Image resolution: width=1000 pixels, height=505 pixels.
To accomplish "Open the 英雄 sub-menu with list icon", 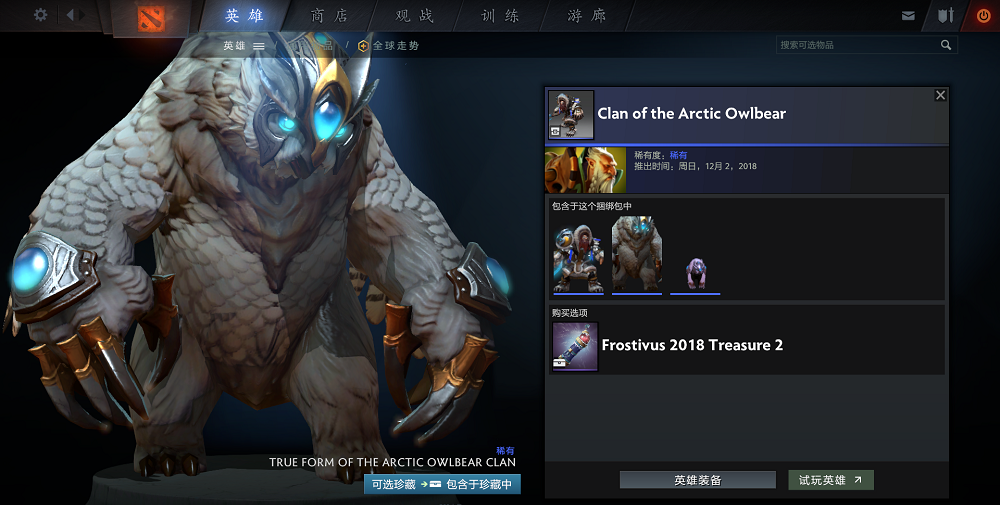I will (244, 46).
